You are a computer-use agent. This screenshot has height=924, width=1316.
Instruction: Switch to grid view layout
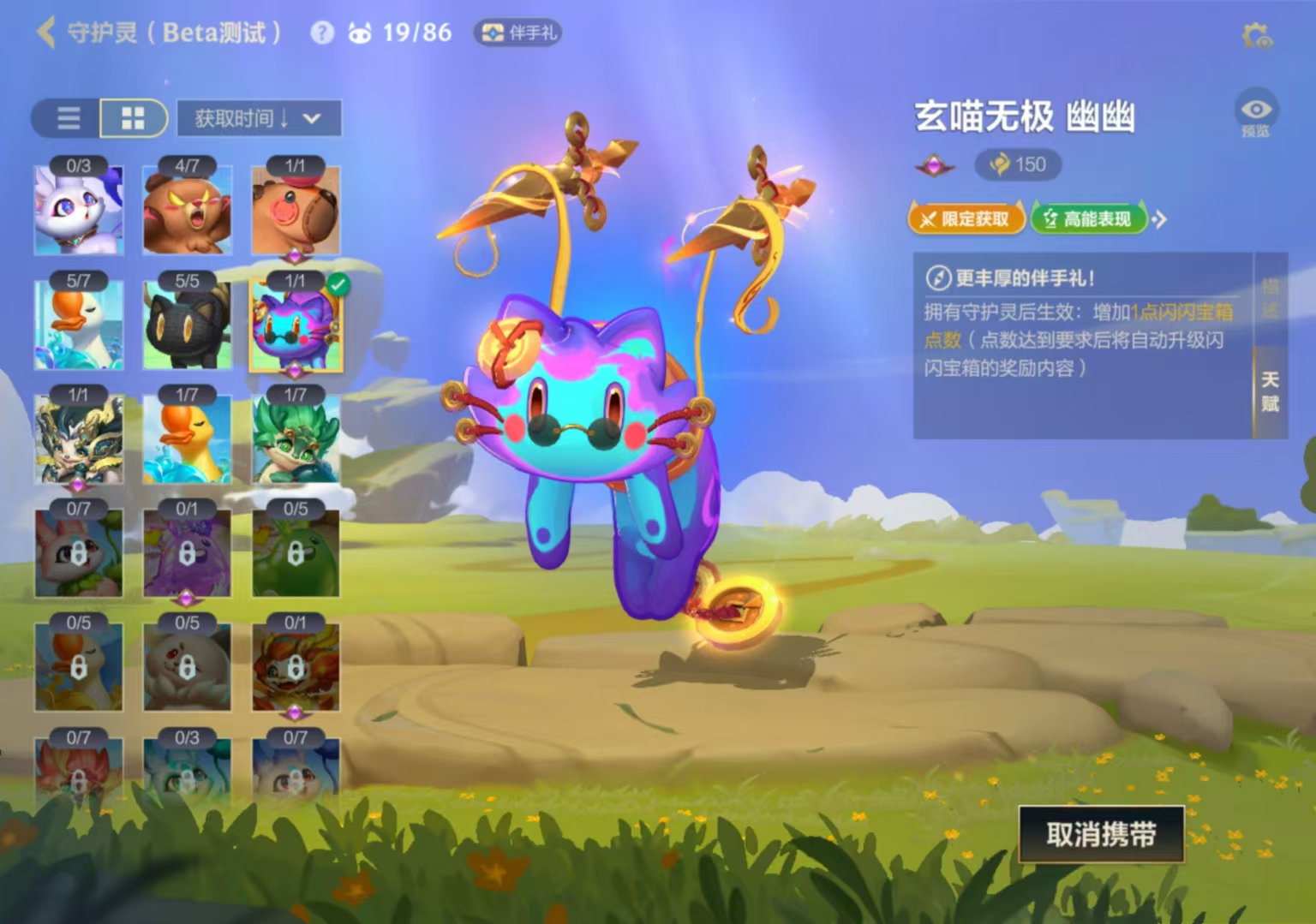pyautogui.click(x=134, y=118)
